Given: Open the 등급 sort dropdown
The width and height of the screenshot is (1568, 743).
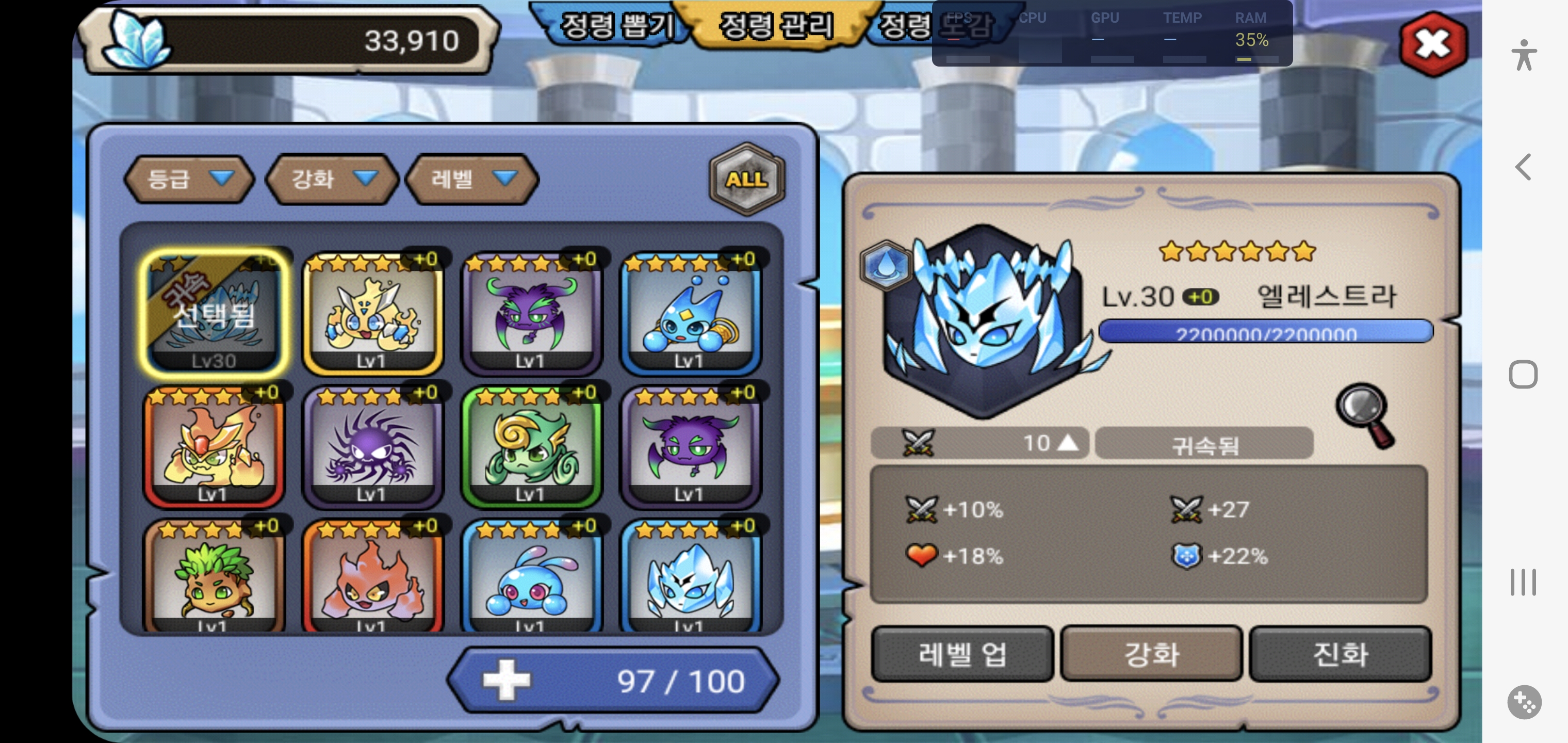Looking at the screenshot, I should point(189,179).
